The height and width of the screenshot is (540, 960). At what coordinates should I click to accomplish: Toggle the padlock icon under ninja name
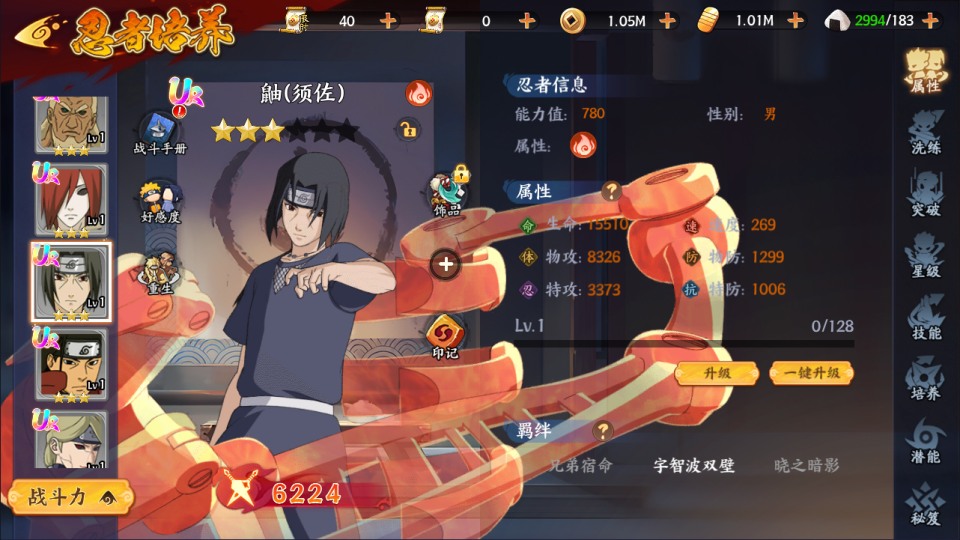pyautogui.click(x=407, y=129)
